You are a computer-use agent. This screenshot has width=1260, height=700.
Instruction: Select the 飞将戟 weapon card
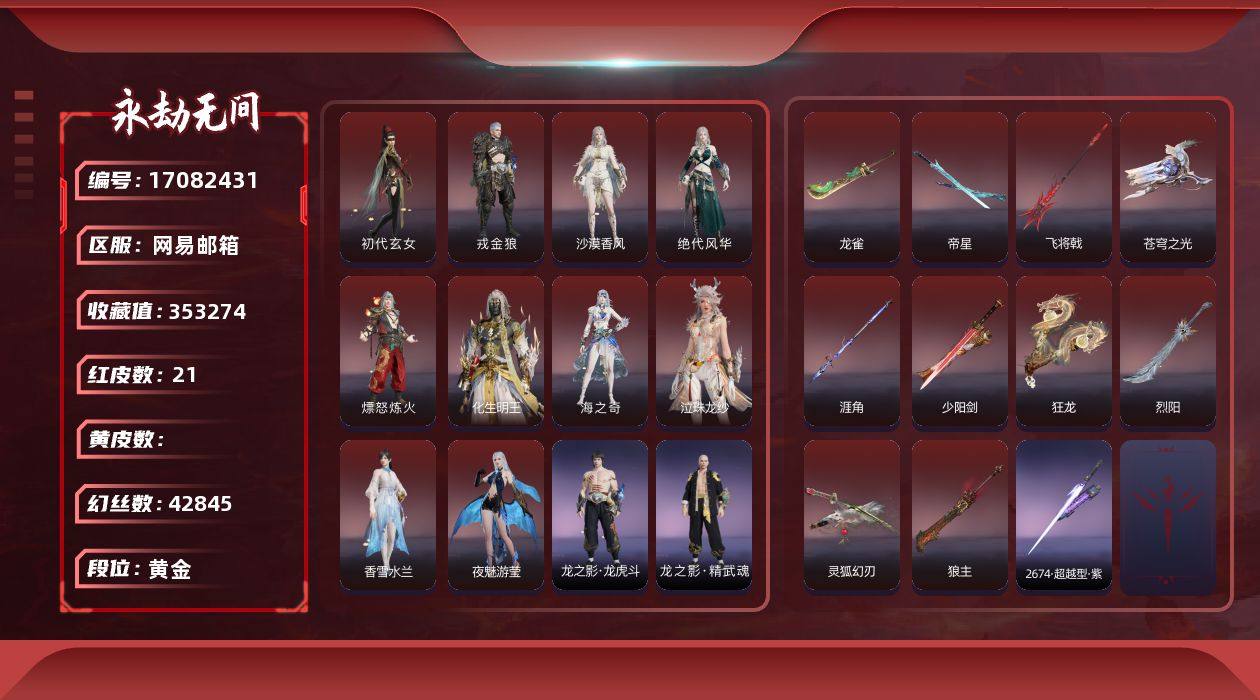tap(1064, 187)
